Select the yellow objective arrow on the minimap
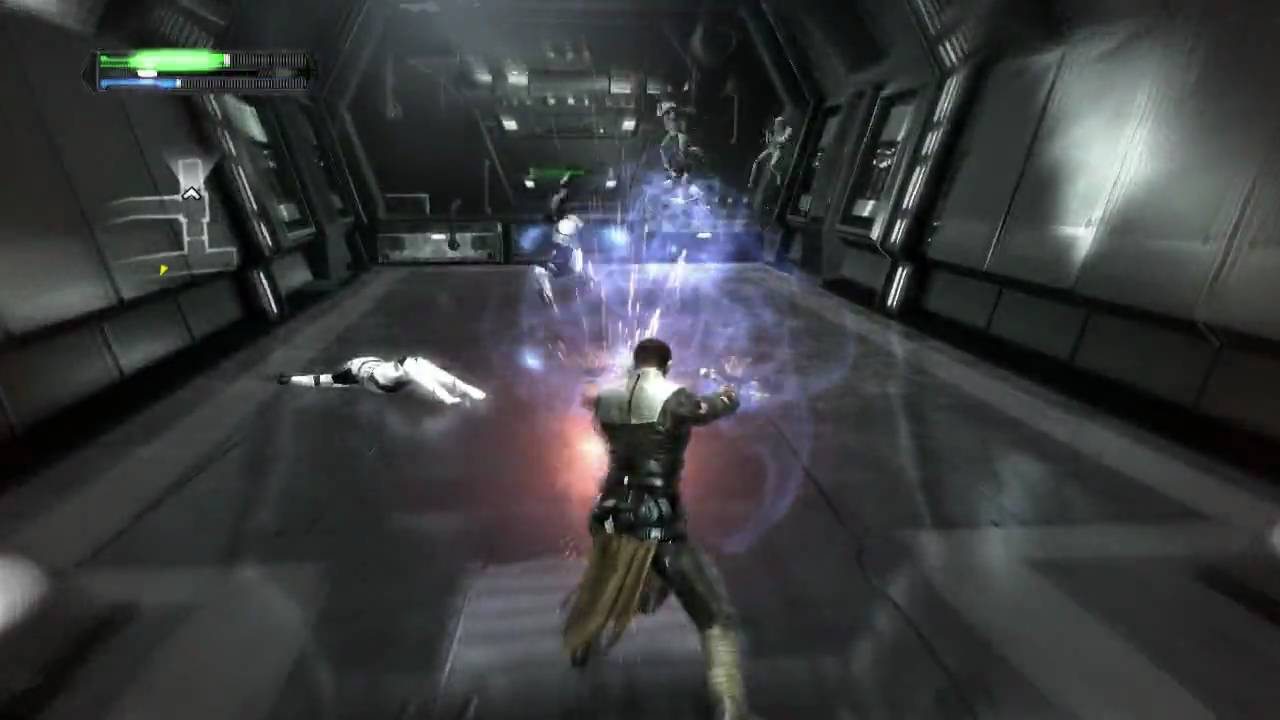This screenshot has width=1280, height=720. pyautogui.click(x=163, y=269)
